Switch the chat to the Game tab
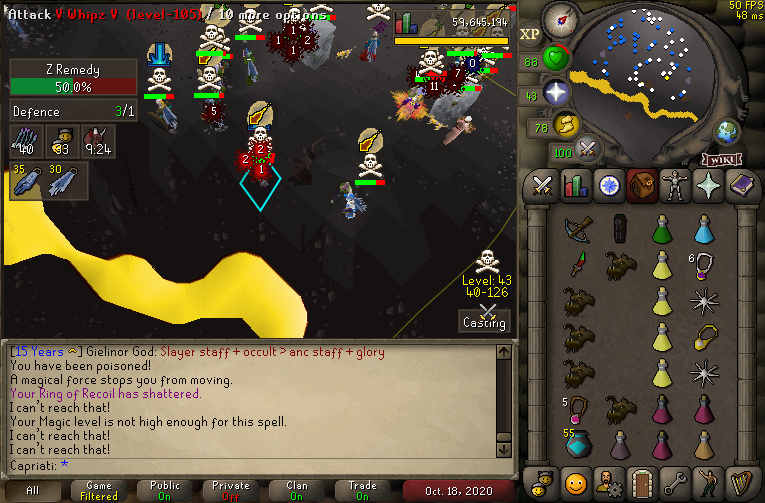 (99, 491)
